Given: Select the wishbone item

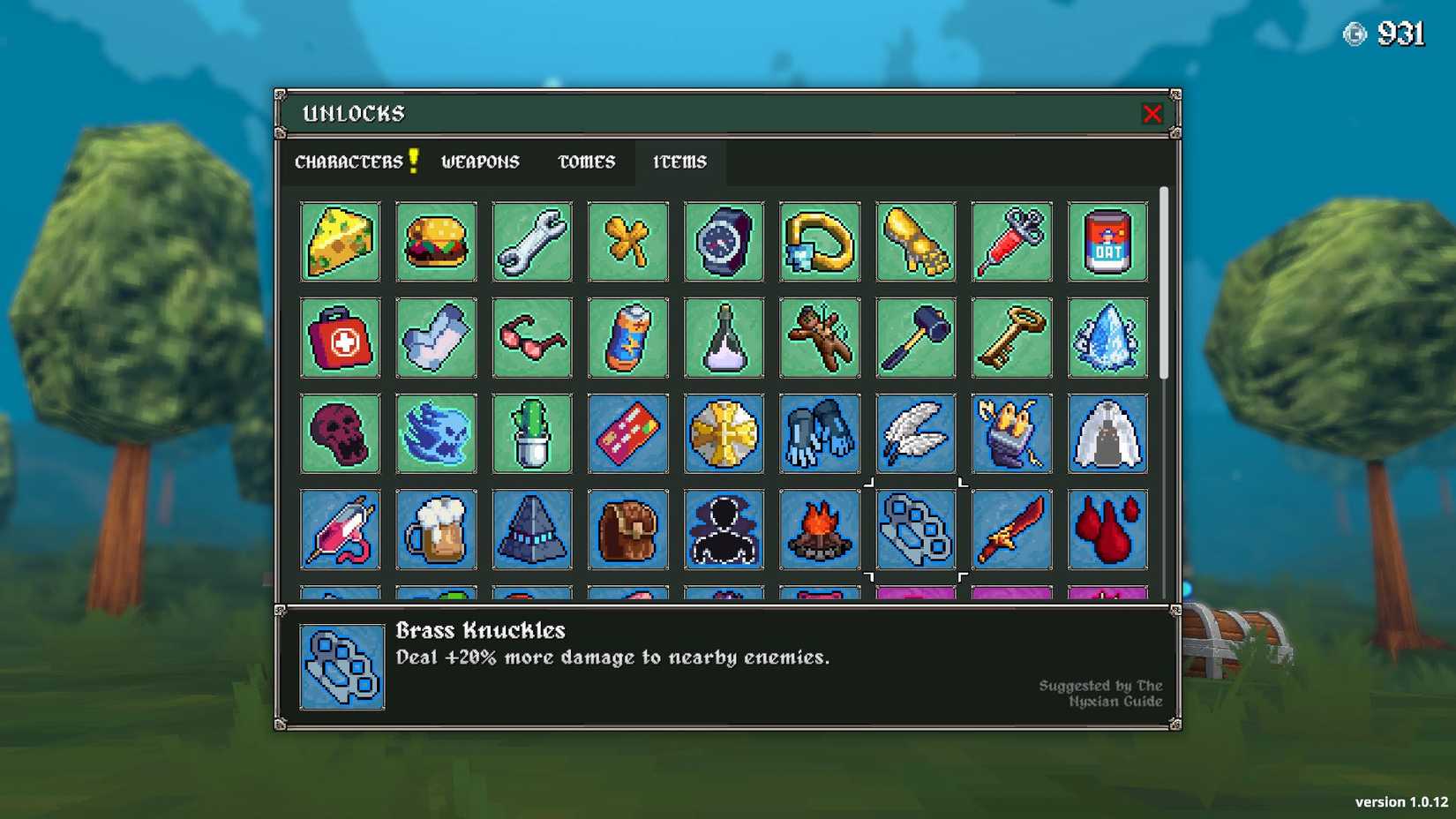Looking at the screenshot, I should [x=627, y=242].
